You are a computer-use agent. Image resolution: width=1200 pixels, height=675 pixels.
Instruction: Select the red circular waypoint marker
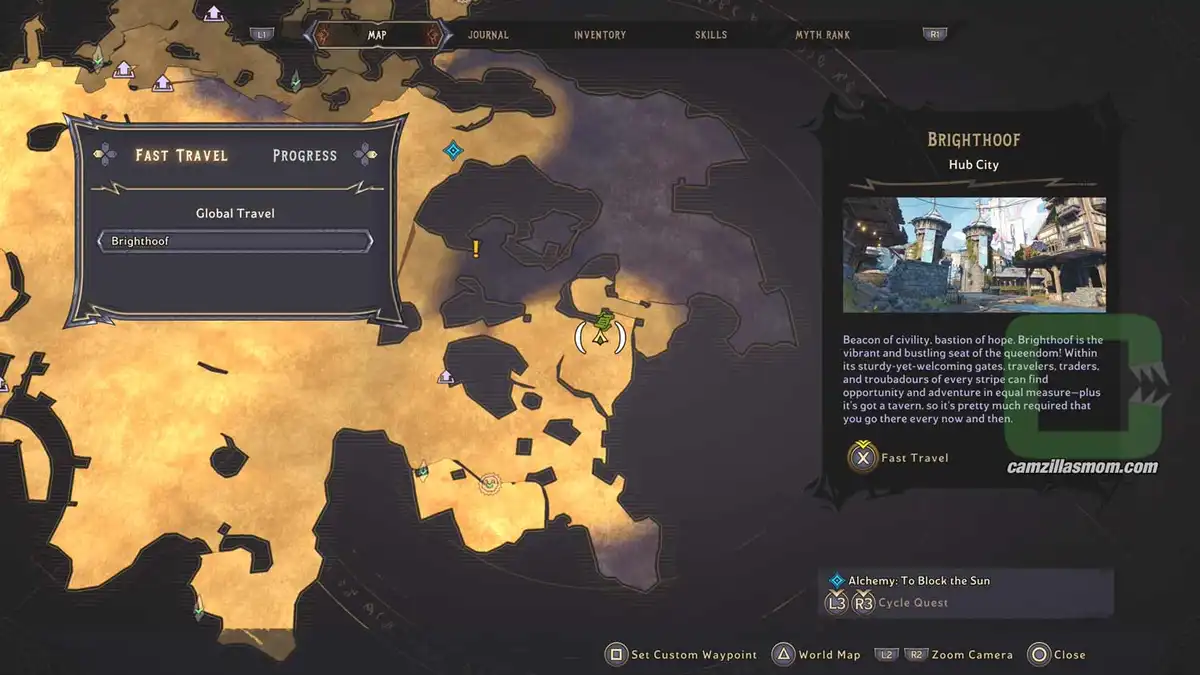(x=489, y=484)
